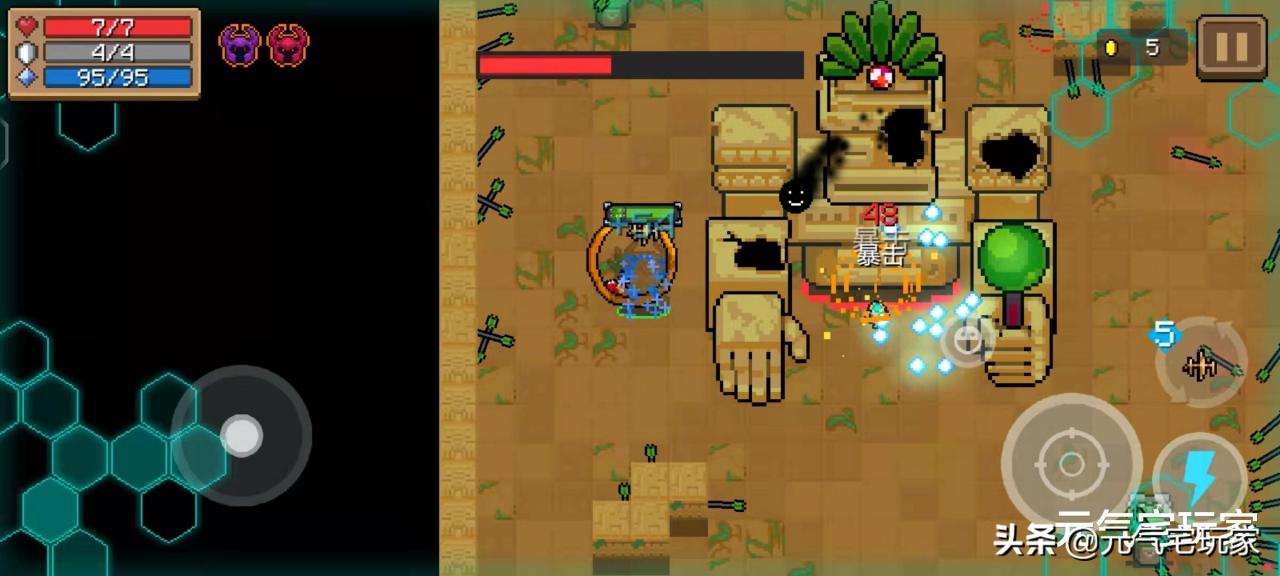Tap the virtual joystick knob
The width and height of the screenshot is (1280, 576).
click(x=241, y=435)
